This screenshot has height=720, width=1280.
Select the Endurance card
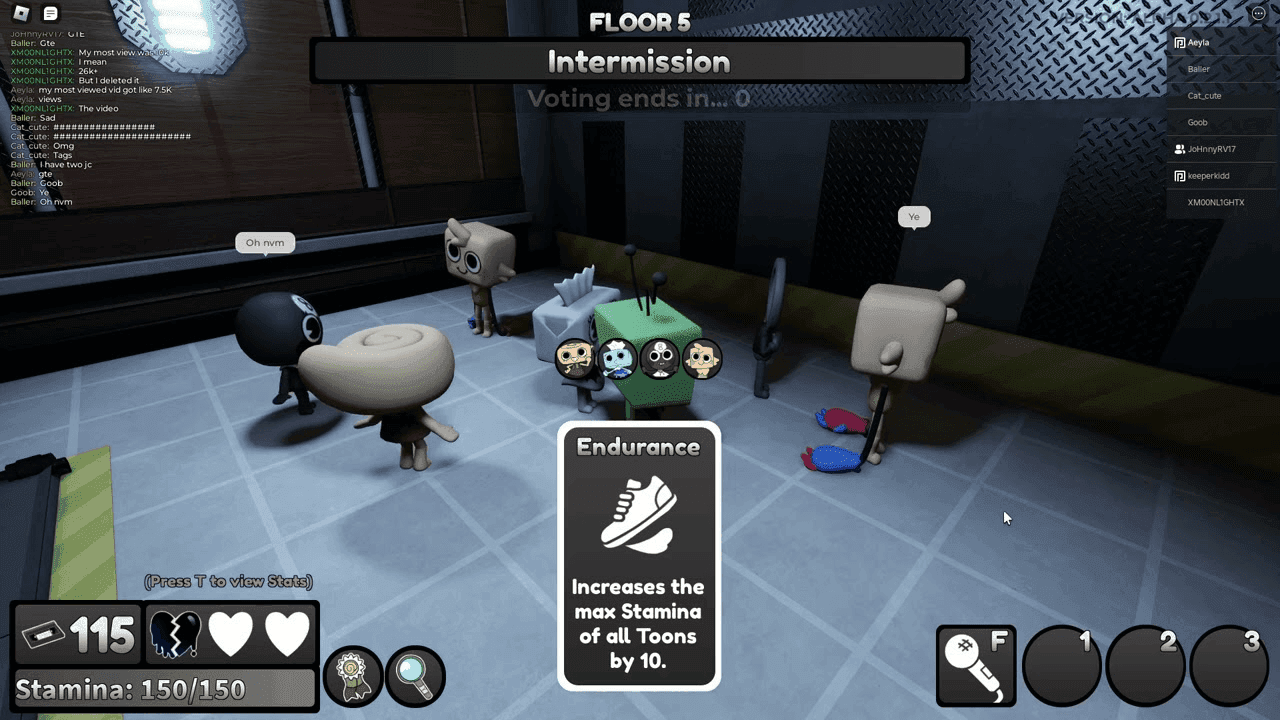[x=639, y=556]
